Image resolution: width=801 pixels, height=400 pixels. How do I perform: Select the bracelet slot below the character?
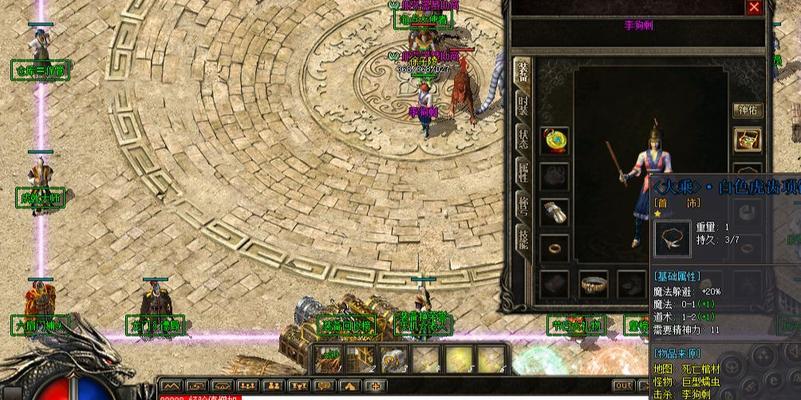pos(593,284)
